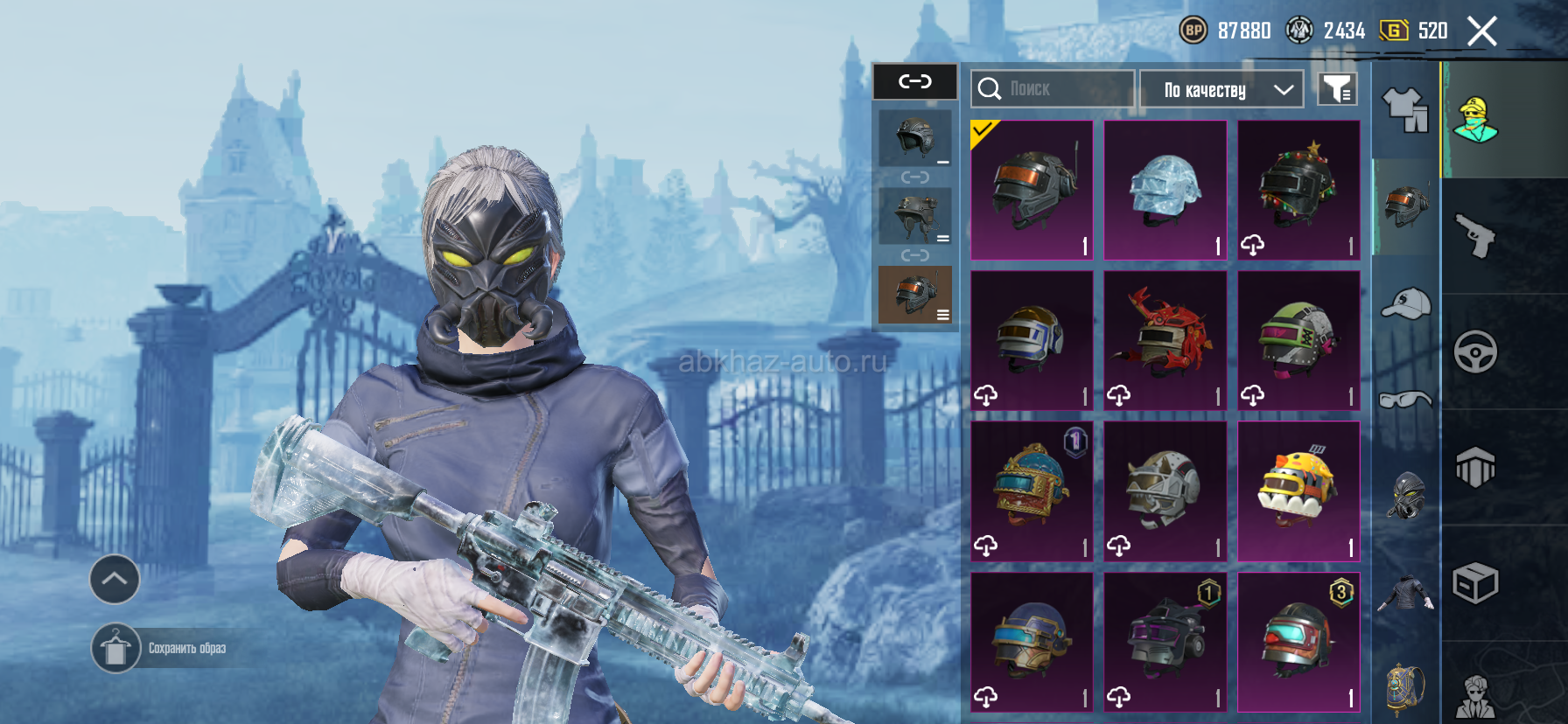The width and height of the screenshot is (1568, 724).
Task: Open the pistol weapons tab
Action: click(x=1475, y=235)
